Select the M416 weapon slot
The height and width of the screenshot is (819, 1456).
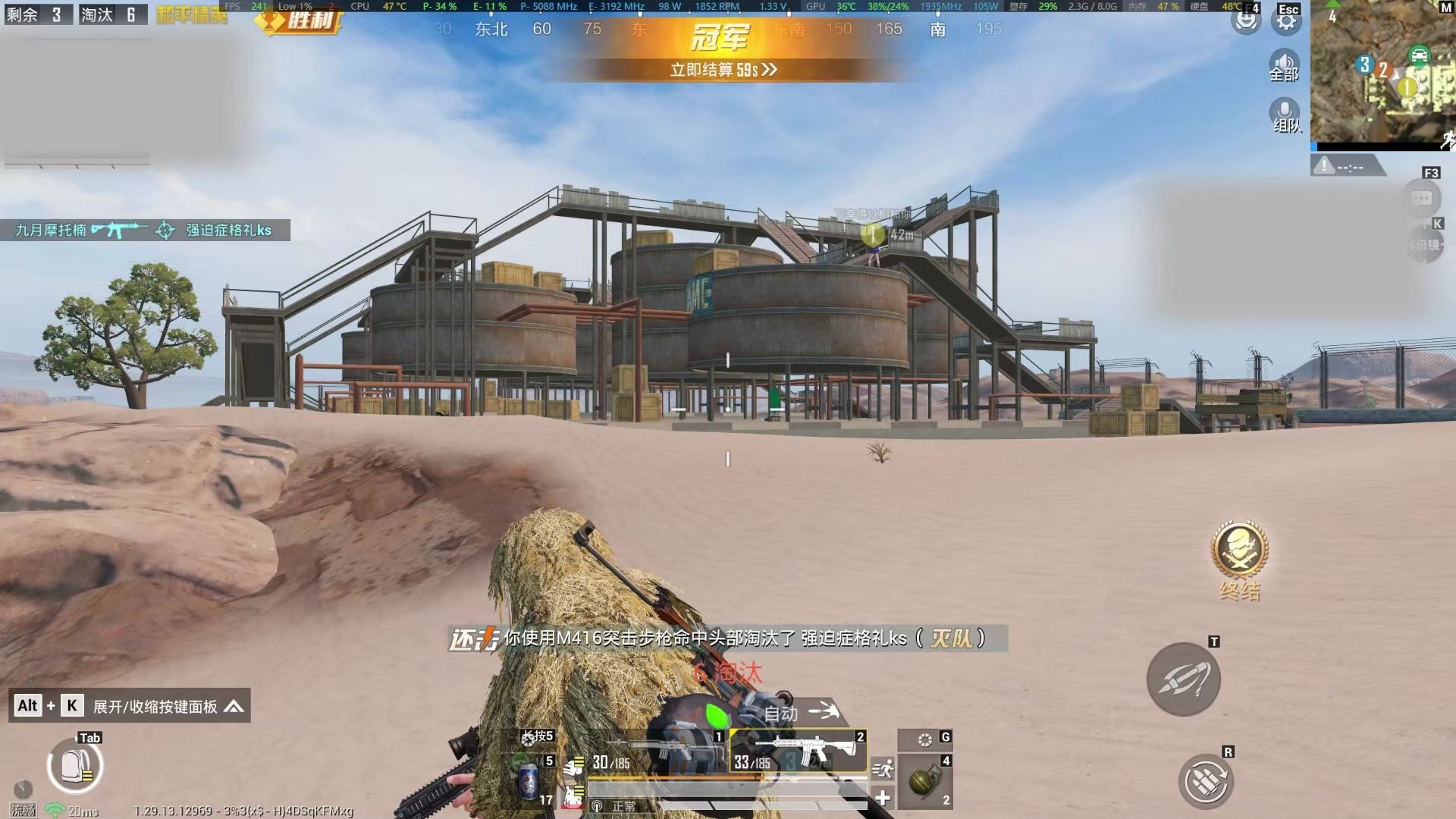pos(798,751)
